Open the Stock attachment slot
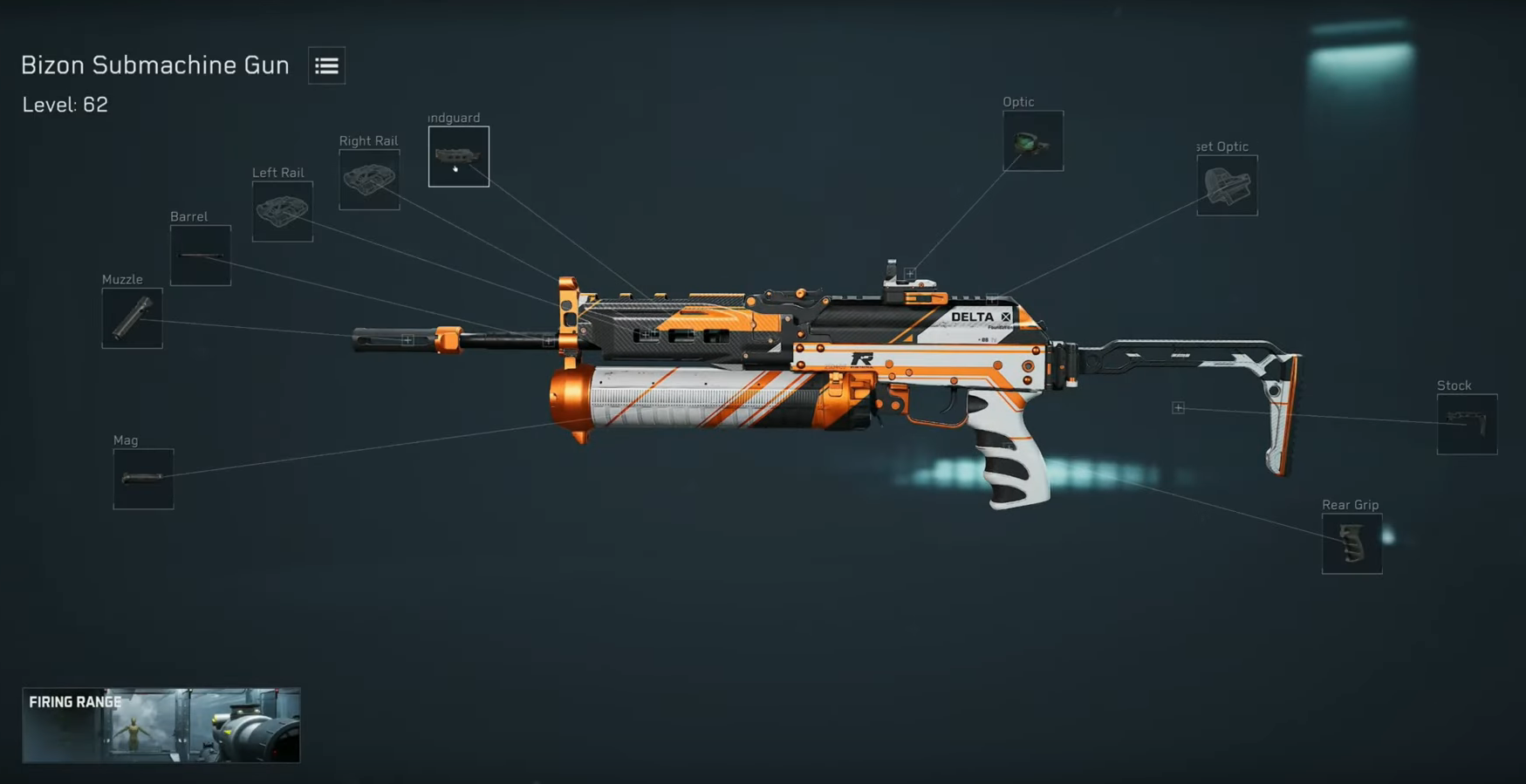 [1466, 425]
